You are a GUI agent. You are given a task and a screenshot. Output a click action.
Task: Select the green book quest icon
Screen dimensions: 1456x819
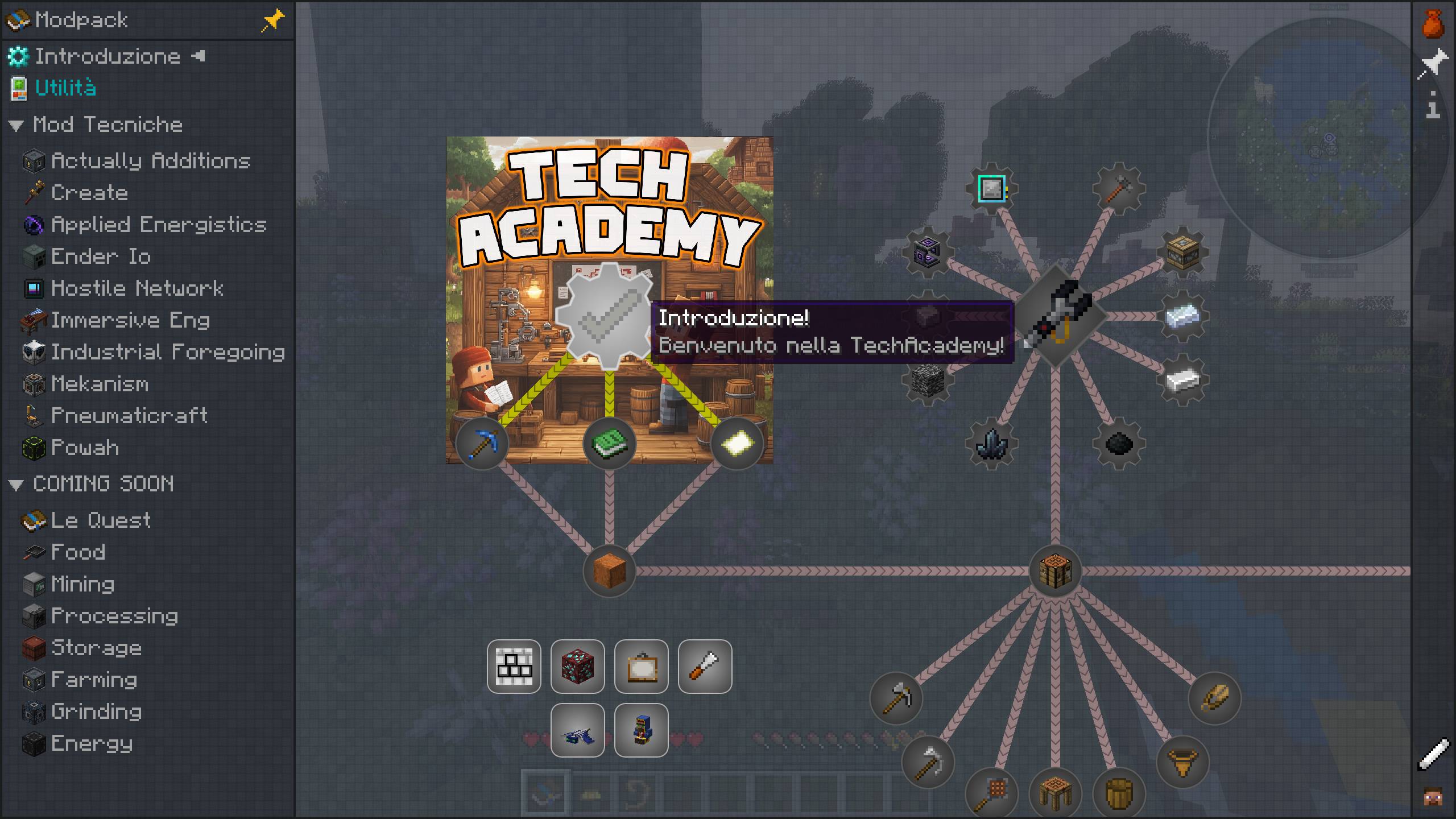609,444
